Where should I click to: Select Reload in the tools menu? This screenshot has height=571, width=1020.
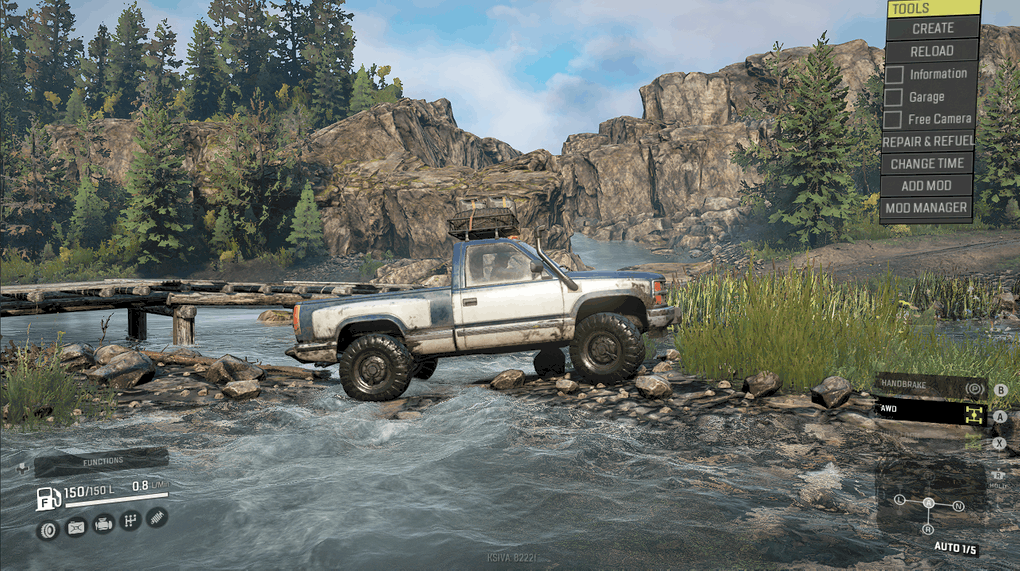[932, 51]
